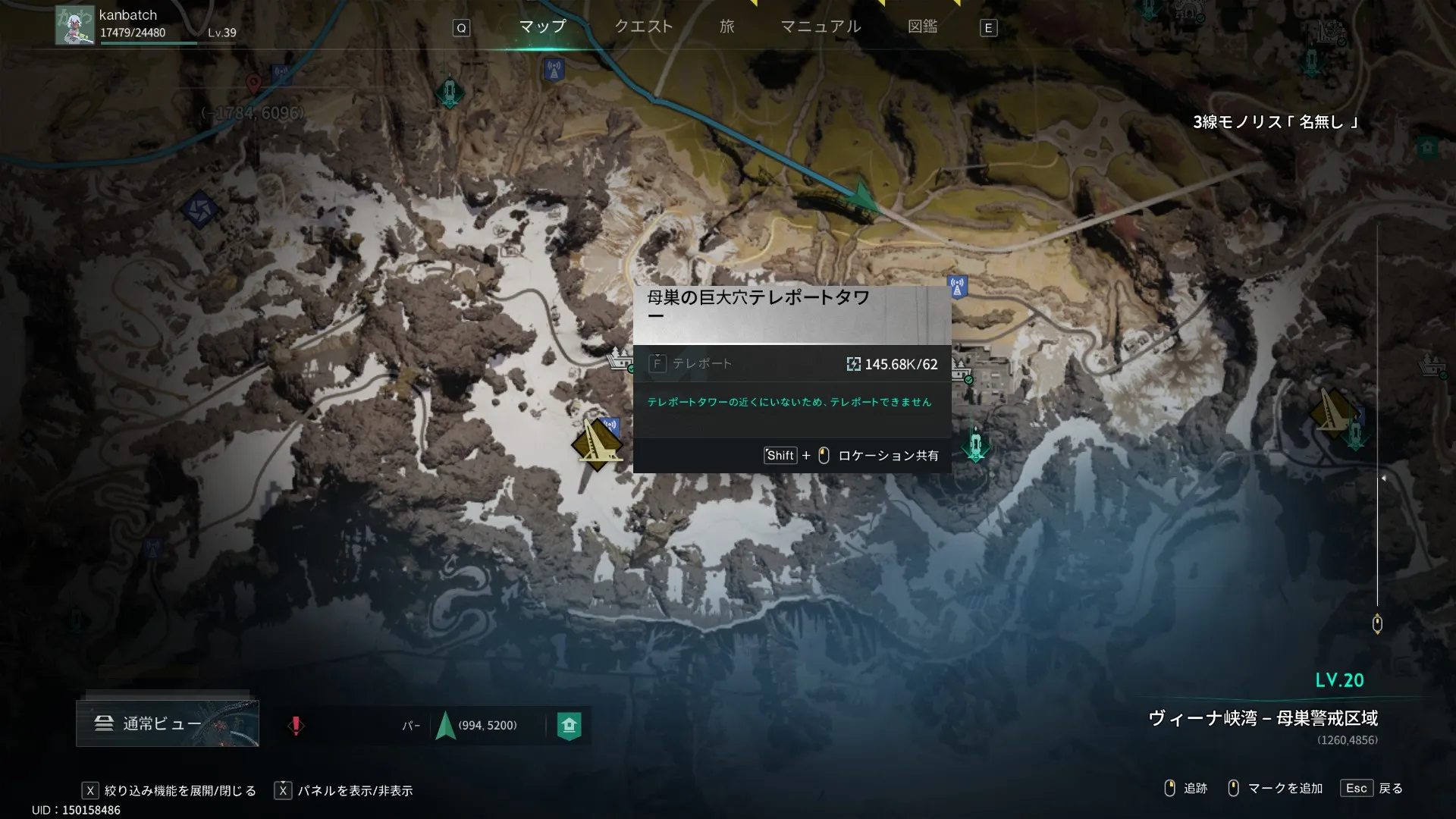Adjust the map zoom slider handle
1456x819 pixels.
click(x=1377, y=623)
